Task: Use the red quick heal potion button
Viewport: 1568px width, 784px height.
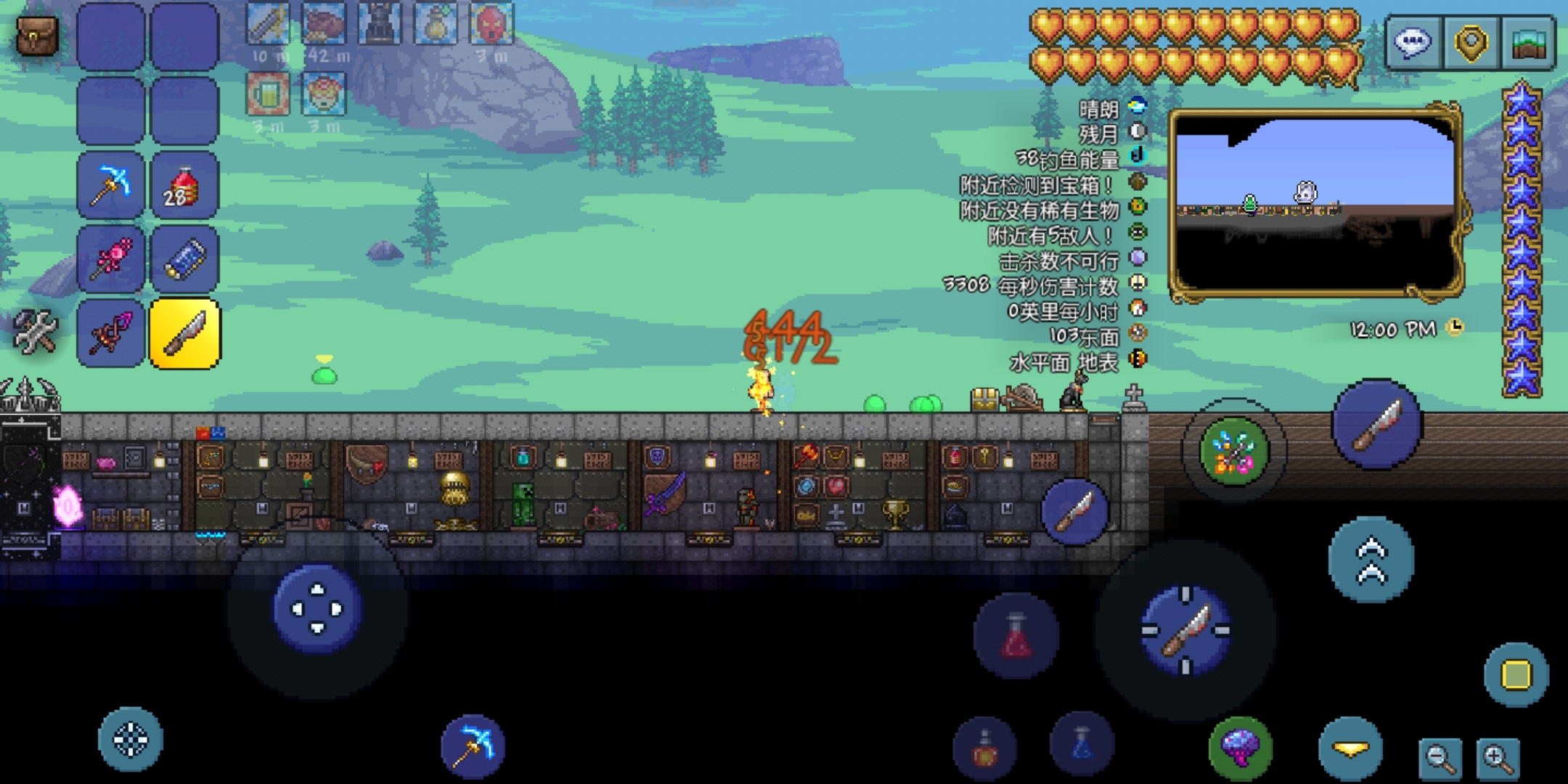Action: (x=1016, y=636)
